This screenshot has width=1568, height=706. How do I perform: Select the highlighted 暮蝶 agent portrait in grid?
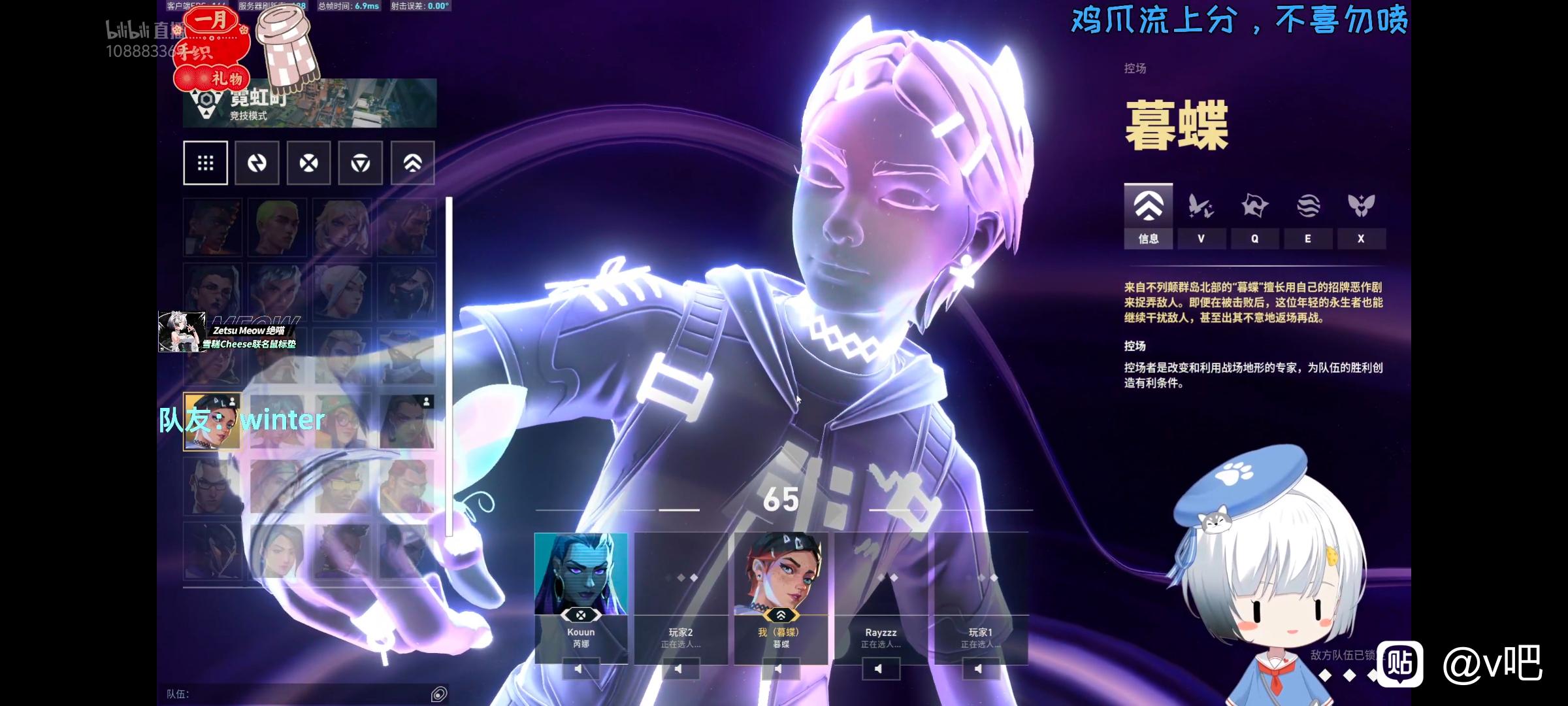click(212, 422)
